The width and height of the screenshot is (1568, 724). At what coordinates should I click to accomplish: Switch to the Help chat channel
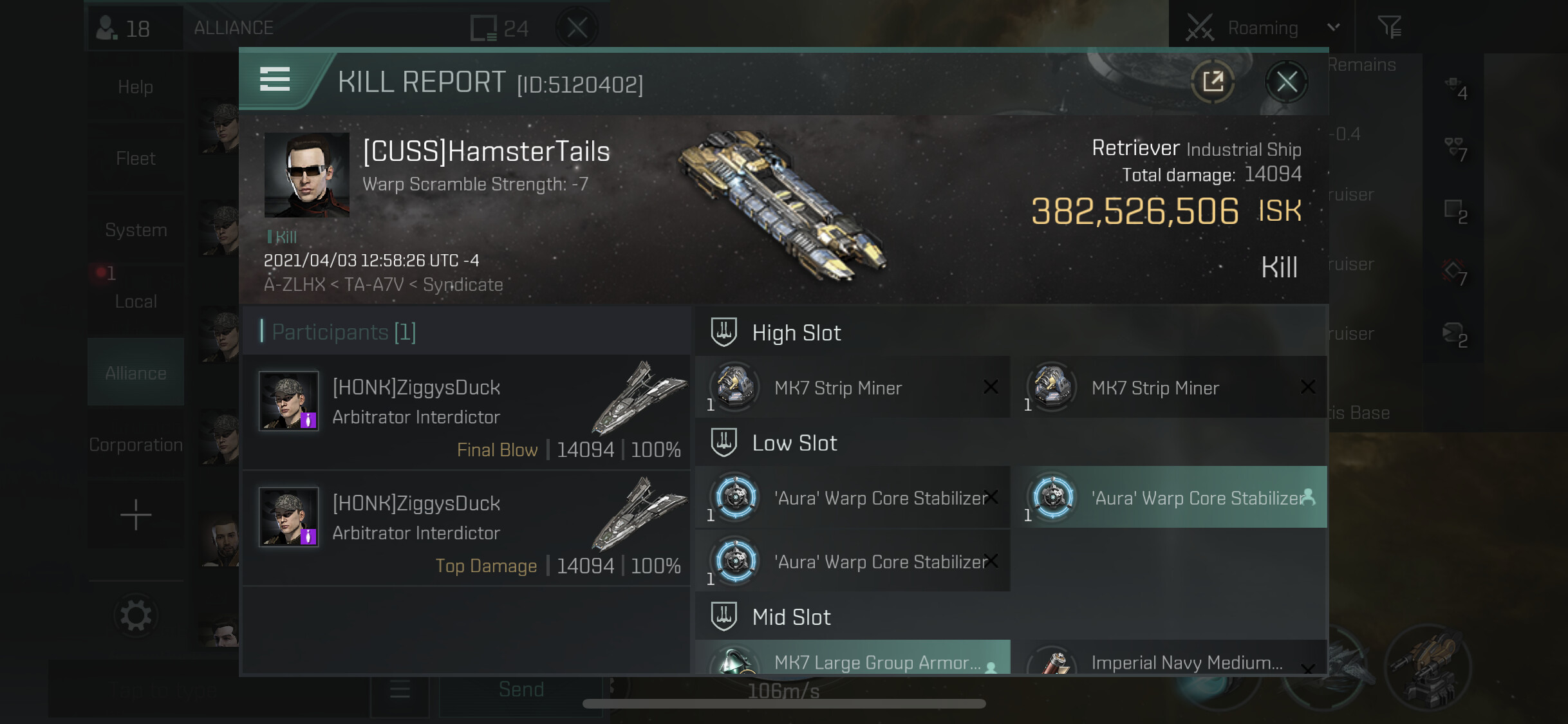[x=135, y=87]
